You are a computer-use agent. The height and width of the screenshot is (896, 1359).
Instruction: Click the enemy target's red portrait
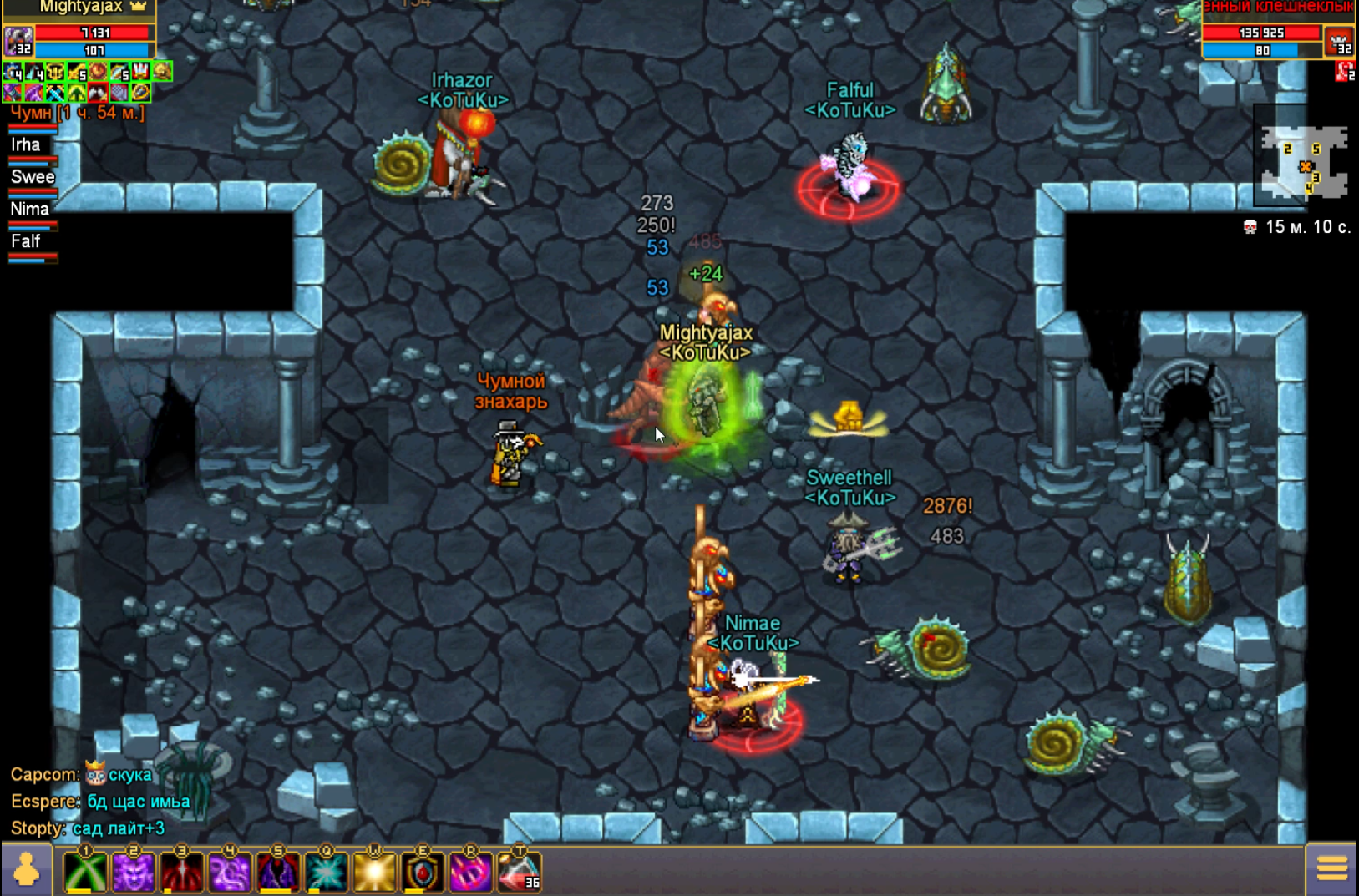(1340, 41)
